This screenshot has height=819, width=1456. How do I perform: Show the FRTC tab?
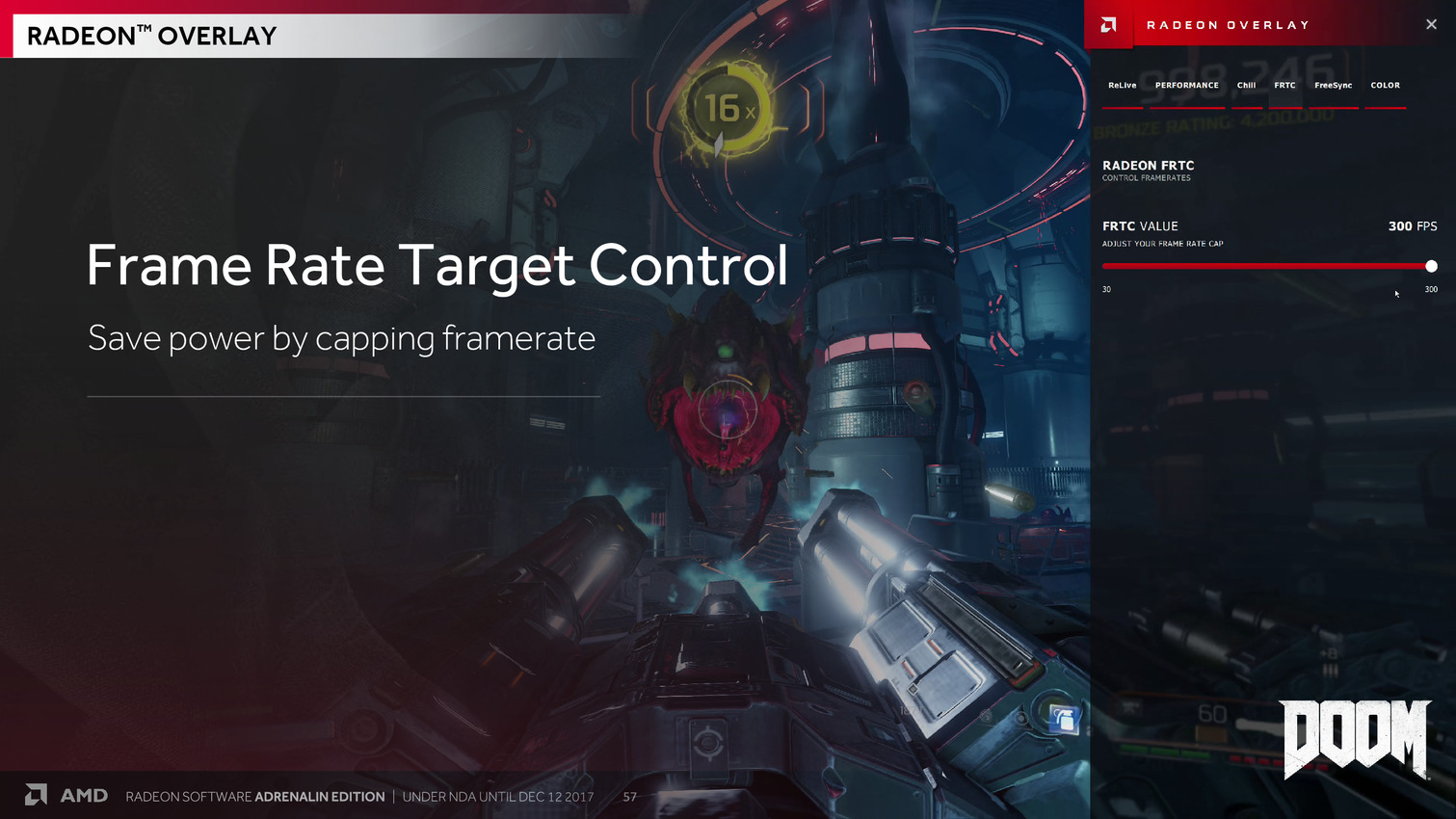pos(1284,86)
